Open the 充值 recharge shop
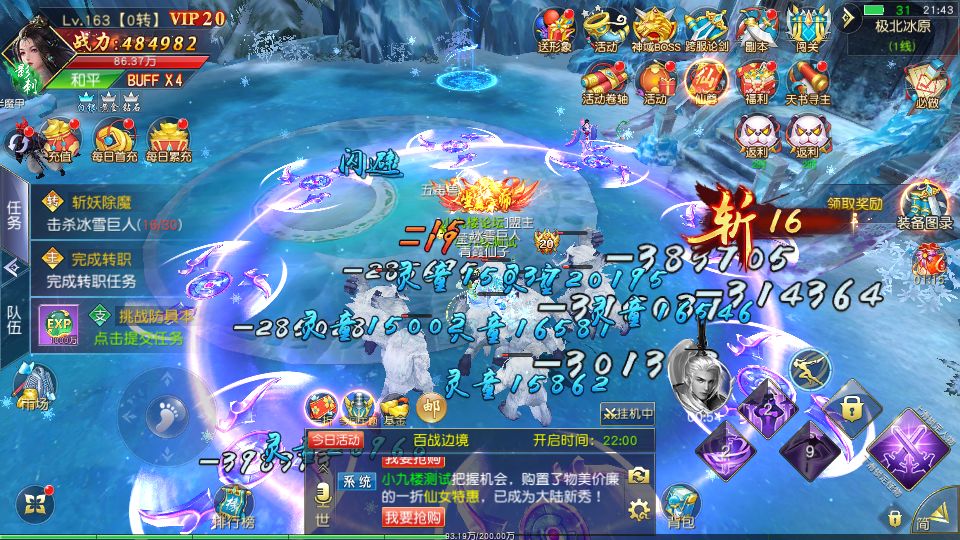 click(x=60, y=140)
